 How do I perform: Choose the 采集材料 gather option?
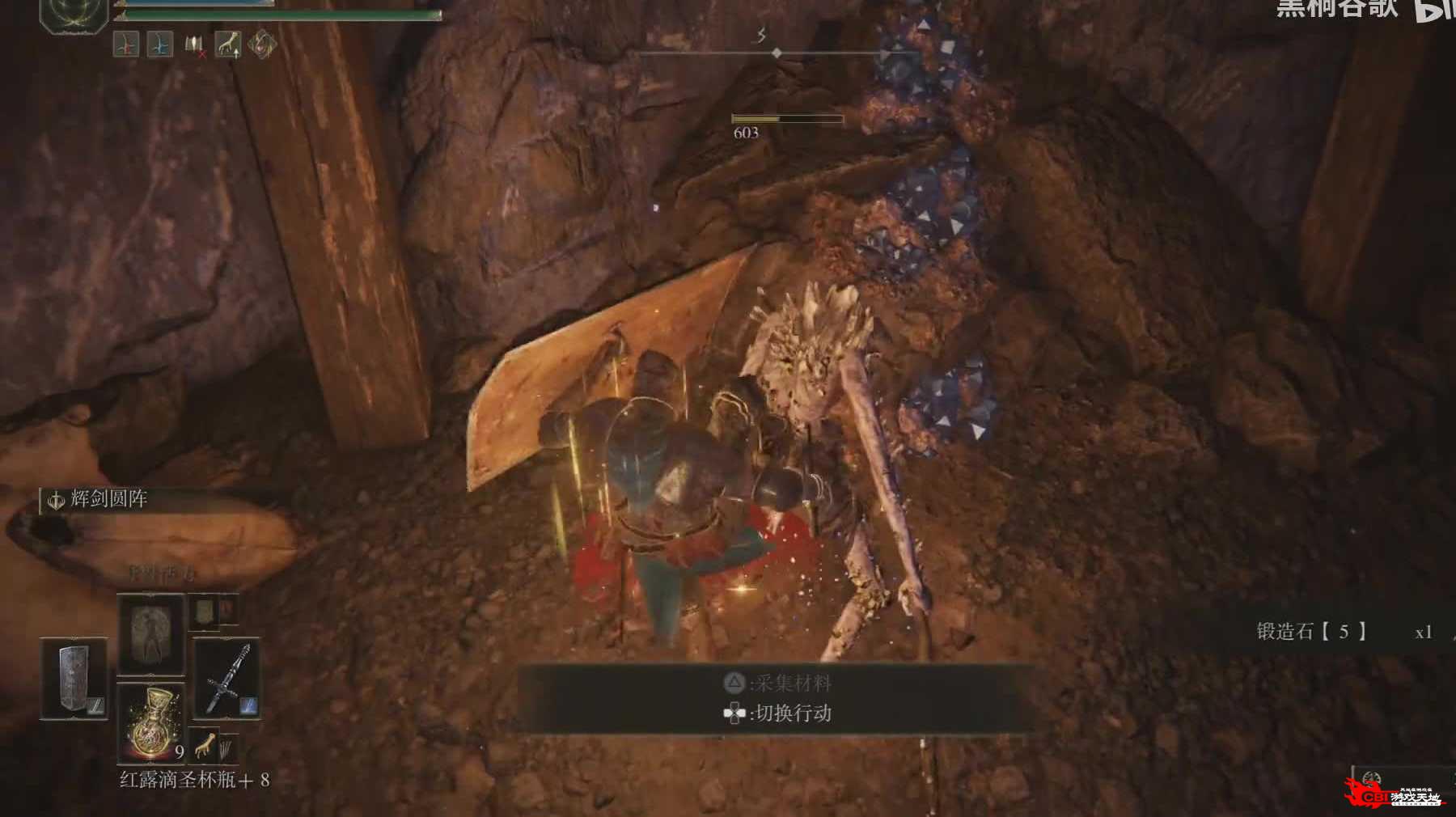pos(777,684)
